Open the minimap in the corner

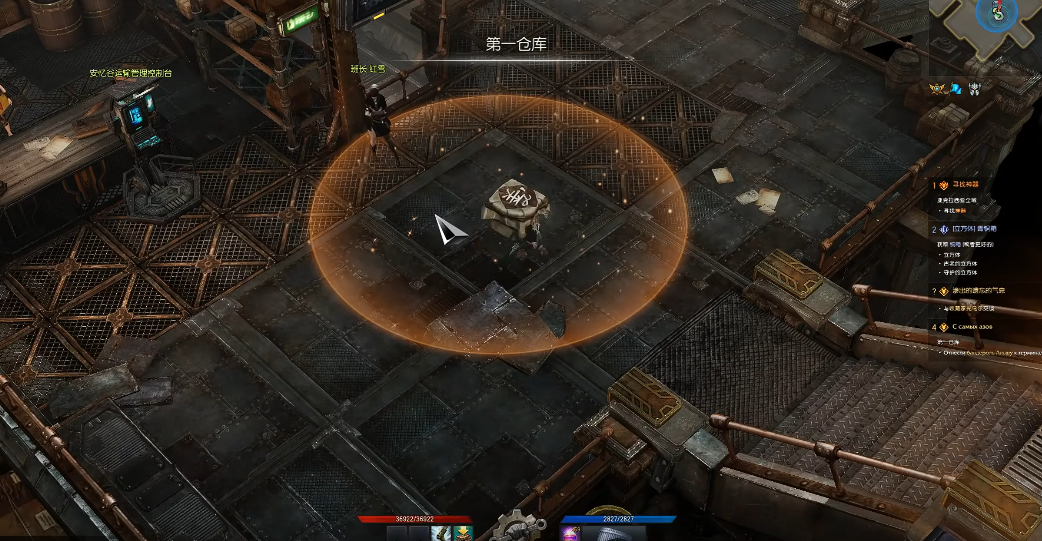(987, 36)
